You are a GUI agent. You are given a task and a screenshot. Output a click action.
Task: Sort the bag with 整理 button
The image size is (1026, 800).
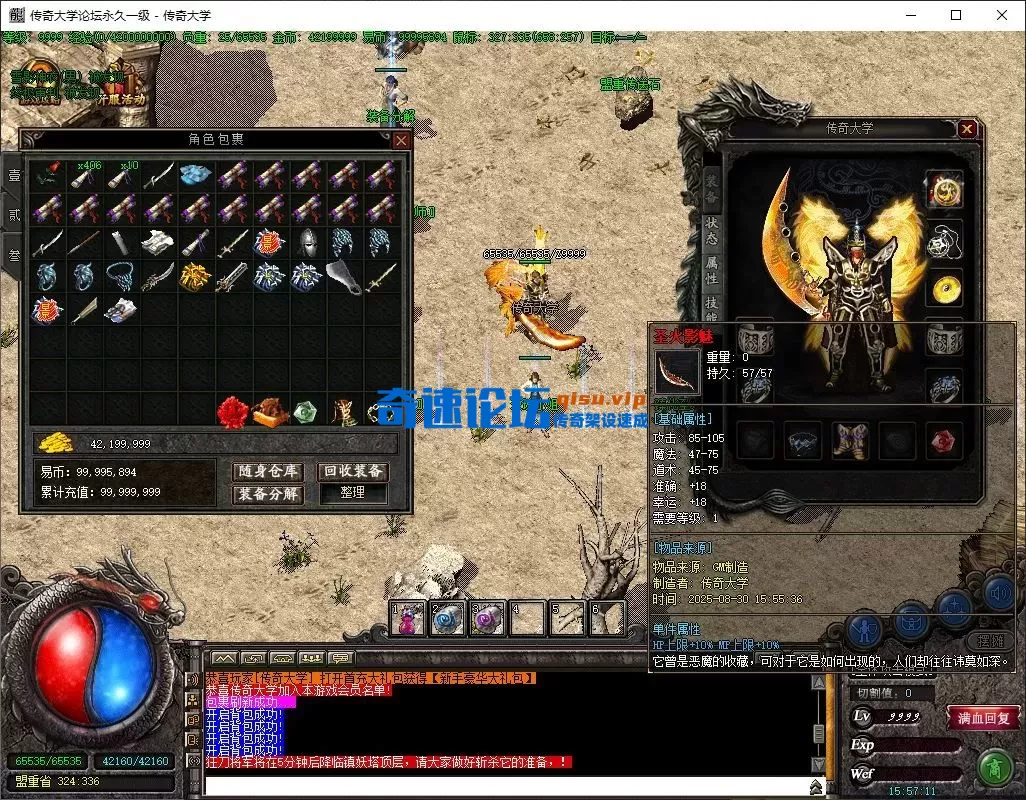point(352,493)
